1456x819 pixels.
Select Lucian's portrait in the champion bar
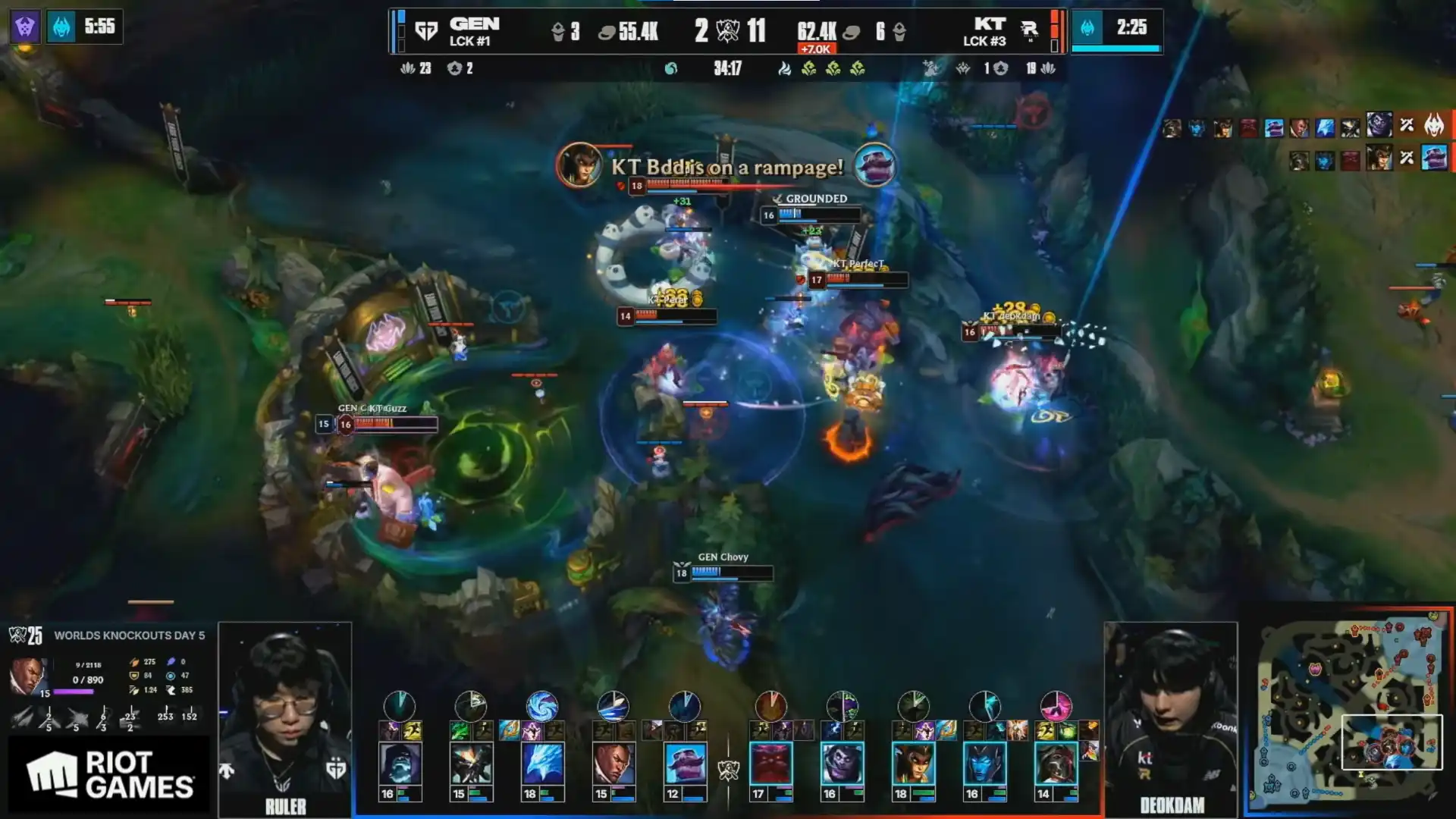click(613, 764)
